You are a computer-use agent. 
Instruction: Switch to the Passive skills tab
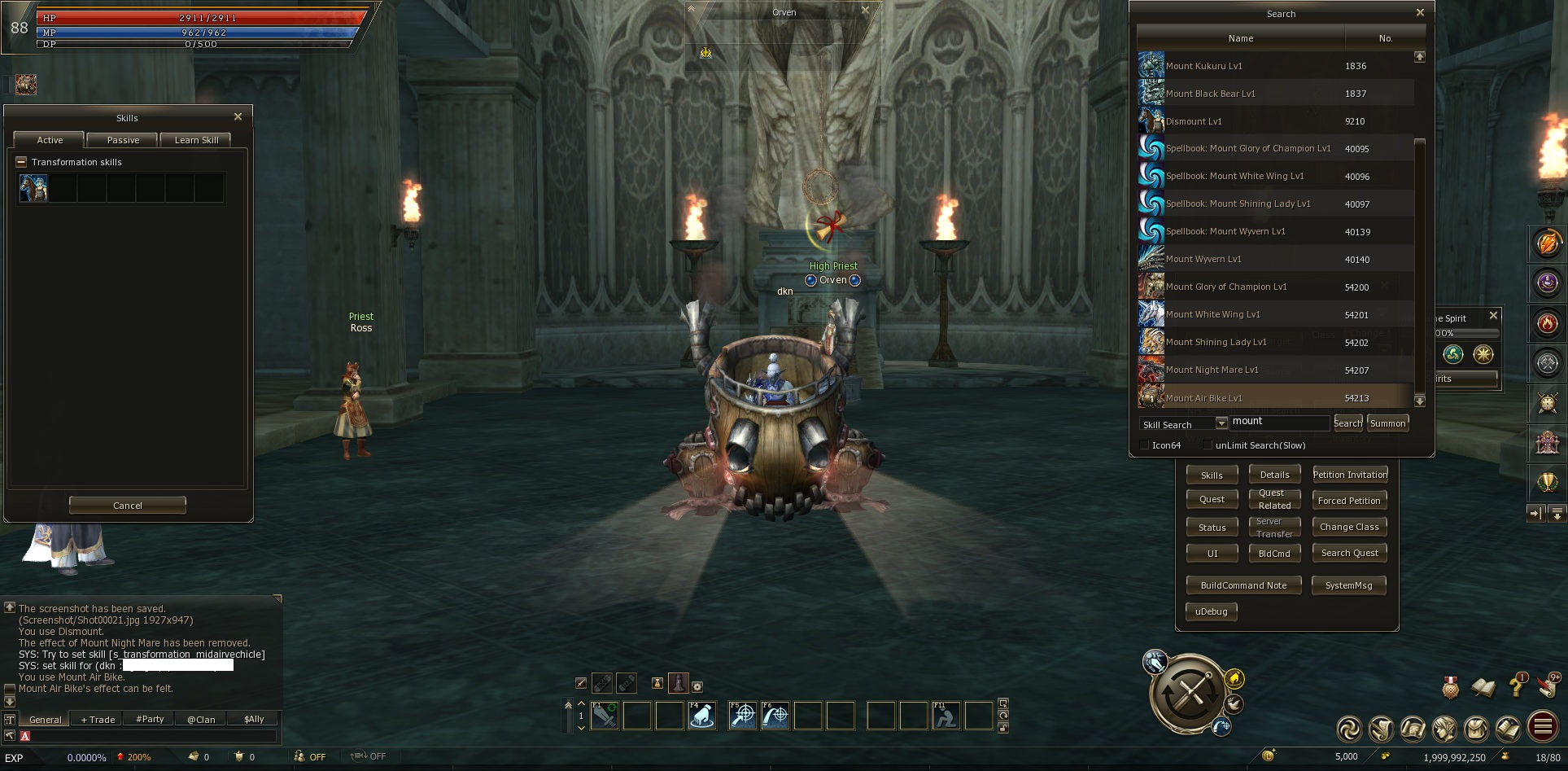[123, 140]
